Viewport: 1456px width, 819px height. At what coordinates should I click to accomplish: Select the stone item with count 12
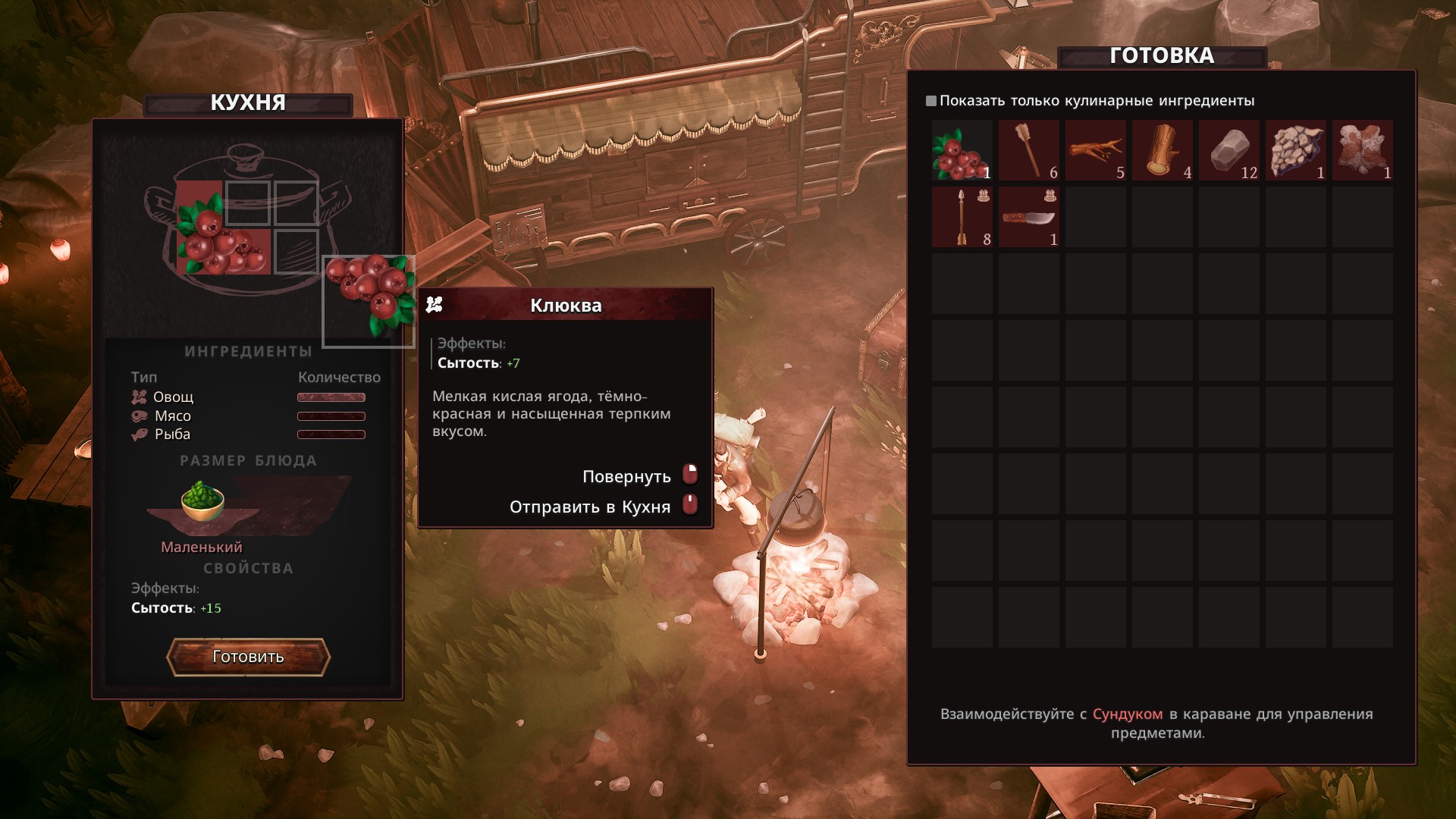click(1228, 150)
